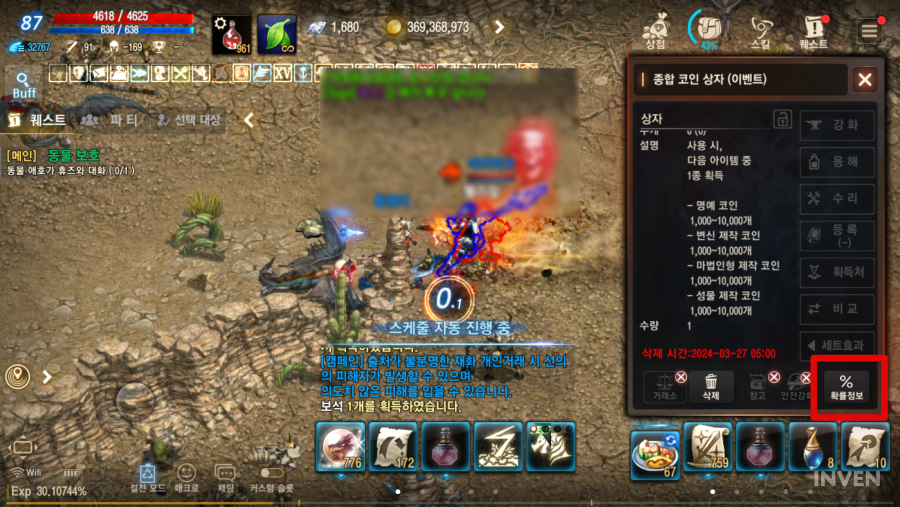Open the hamburger main menu

(869, 30)
